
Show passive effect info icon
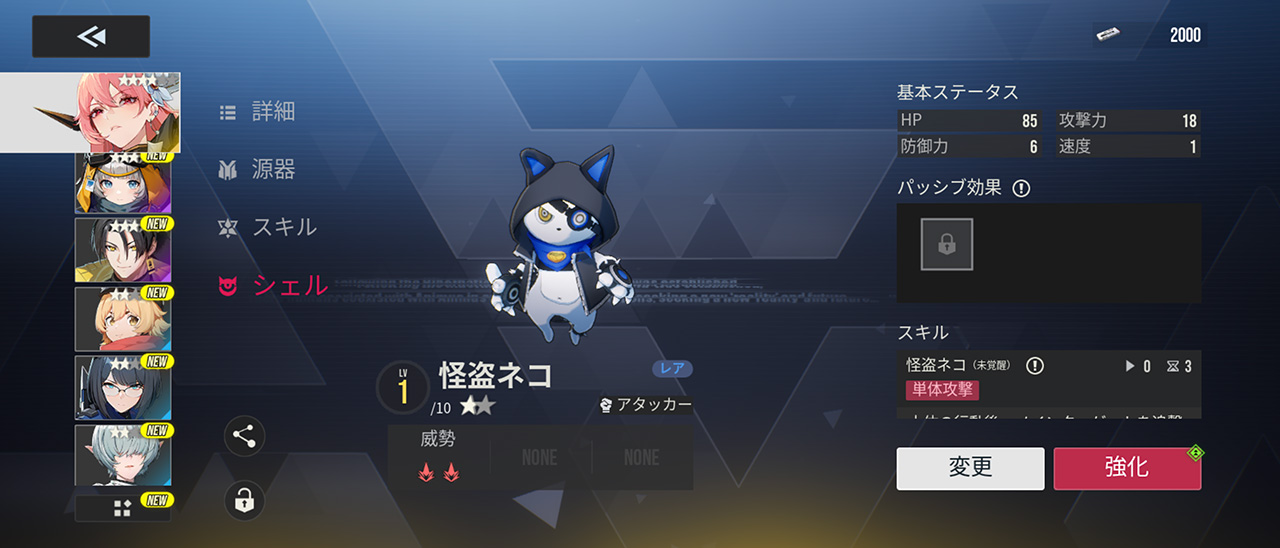tap(1021, 188)
